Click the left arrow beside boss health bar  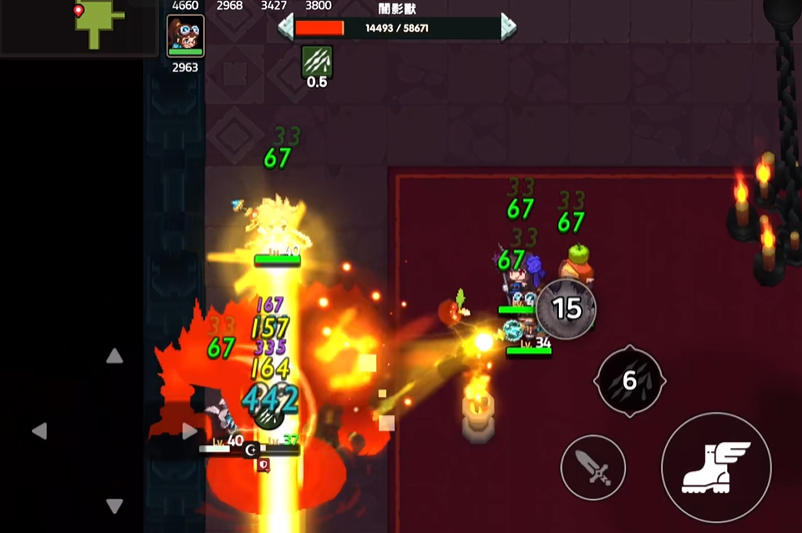285,27
